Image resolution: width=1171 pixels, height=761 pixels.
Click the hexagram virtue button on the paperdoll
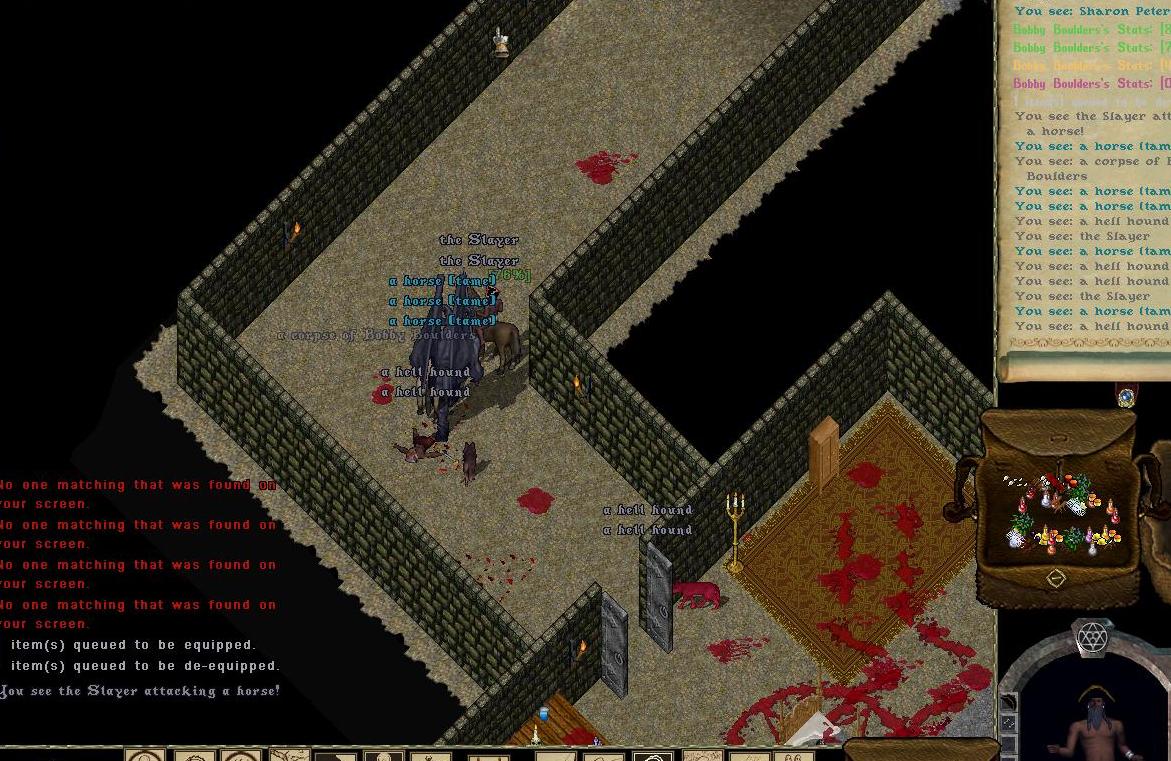pos(1092,637)
